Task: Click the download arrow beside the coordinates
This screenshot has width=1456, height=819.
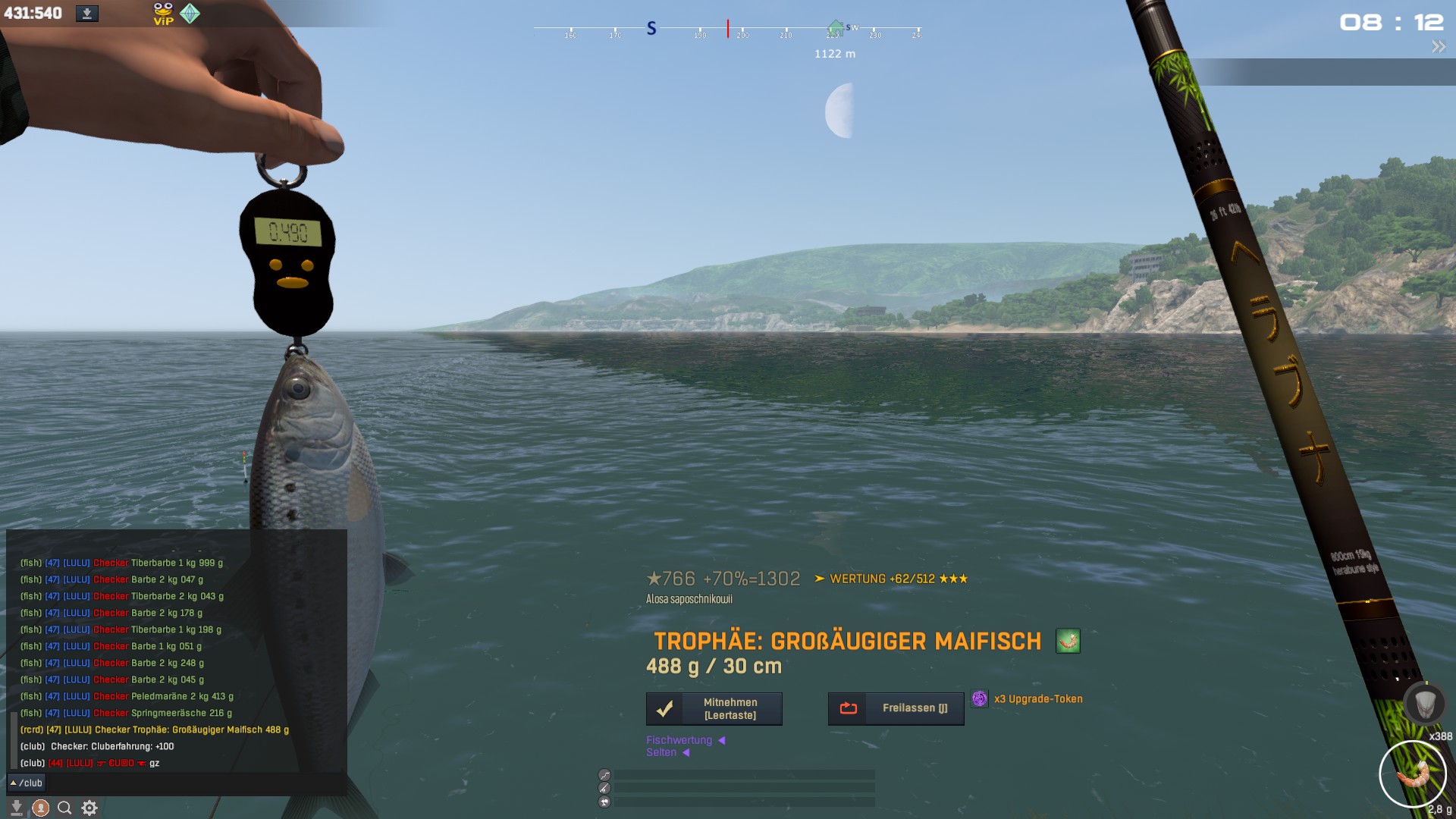Action: [87, 14]
